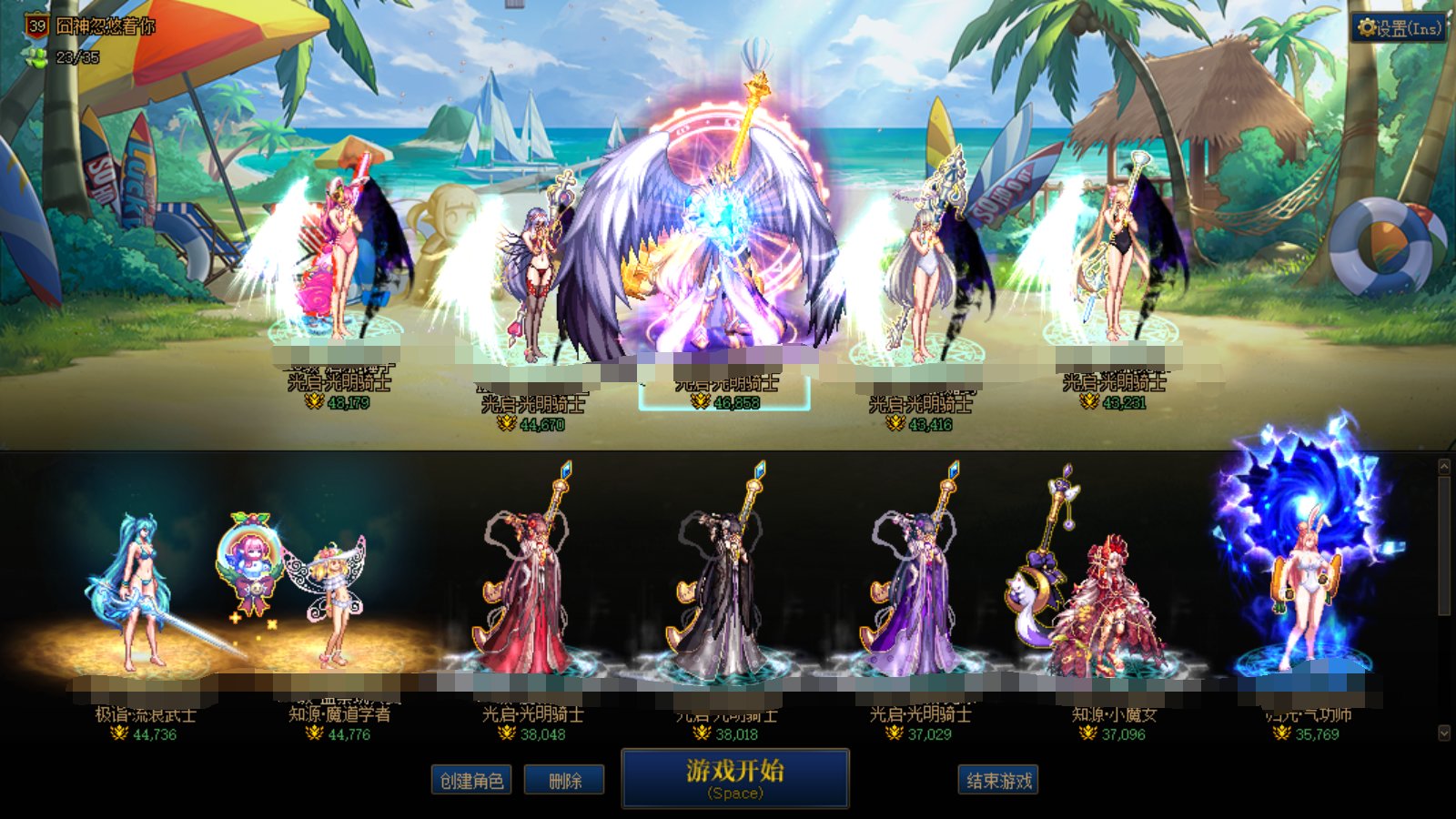Image resolution: width=1456 pixels, height=819 pixels.
Task: Exit via the 结束游戏 button
Action: [998, 781]
